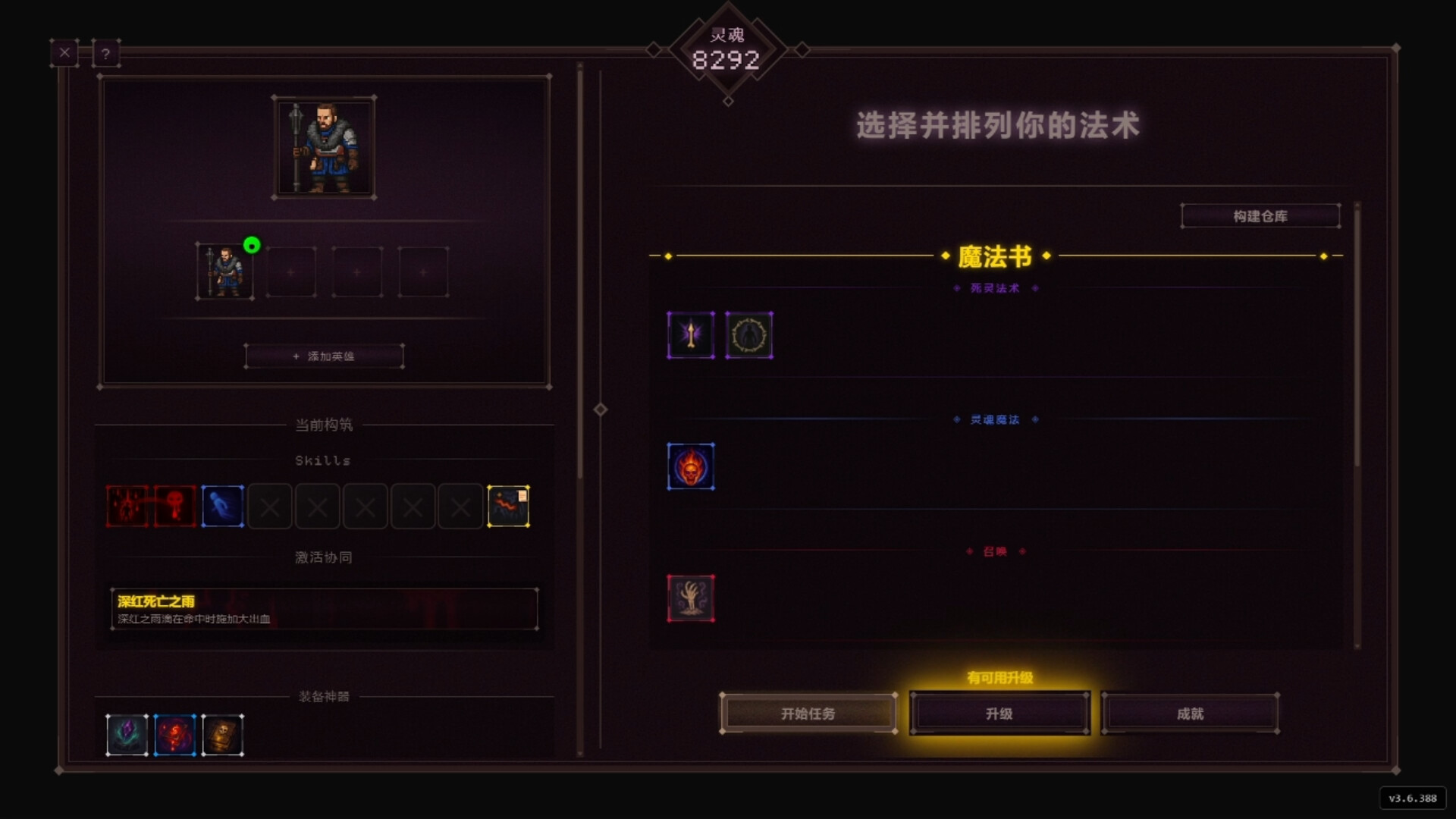Select the skull tome artifact icon
This screenshot has width=1456, height=819.
[222, 734]
